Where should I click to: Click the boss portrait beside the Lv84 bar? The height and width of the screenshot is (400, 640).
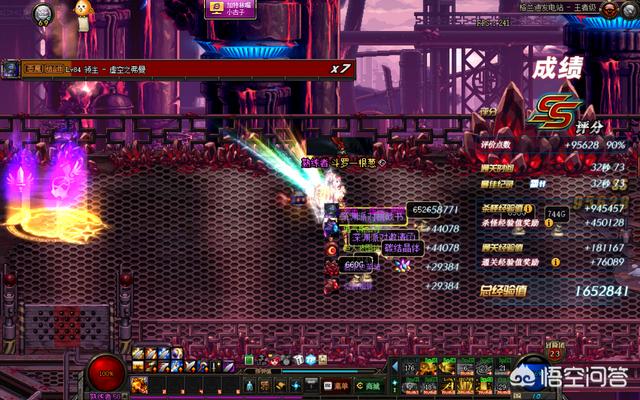11,68
